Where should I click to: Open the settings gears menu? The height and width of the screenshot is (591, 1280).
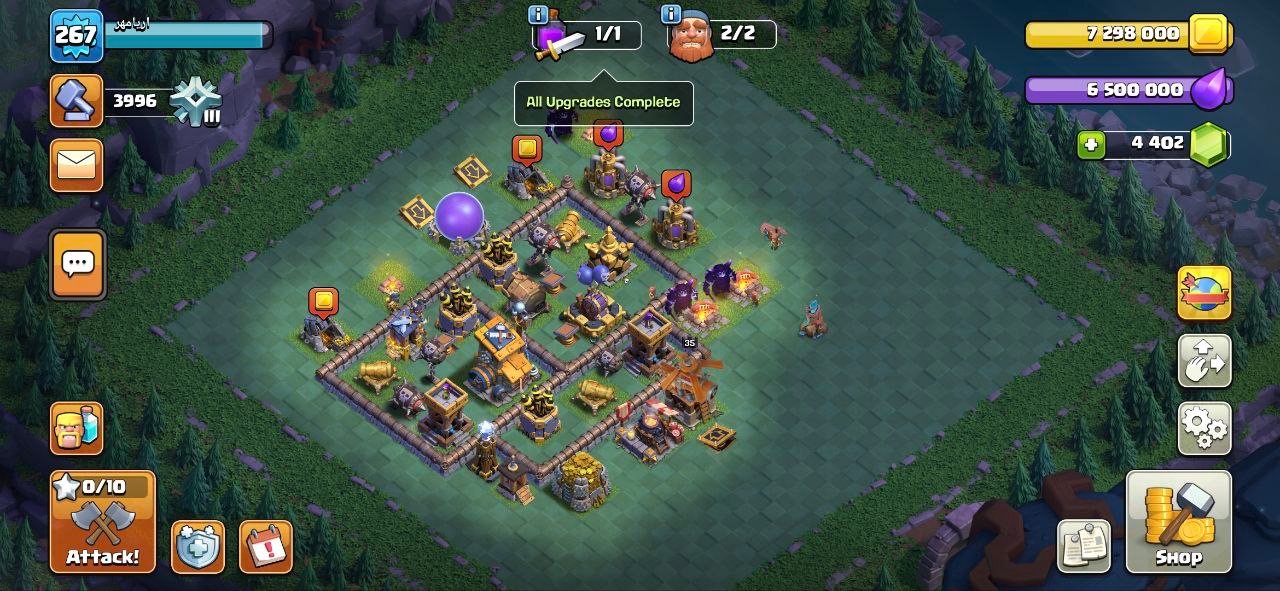(x=1204, y=428)
